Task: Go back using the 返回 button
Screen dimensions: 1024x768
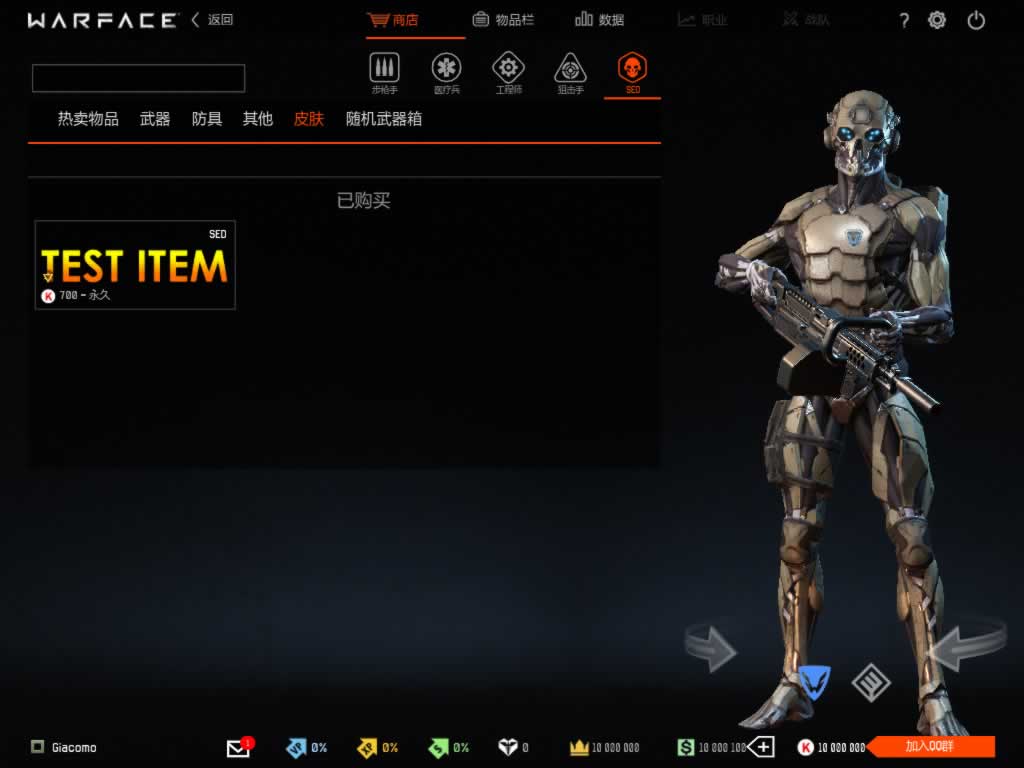Action: [213, 20]
